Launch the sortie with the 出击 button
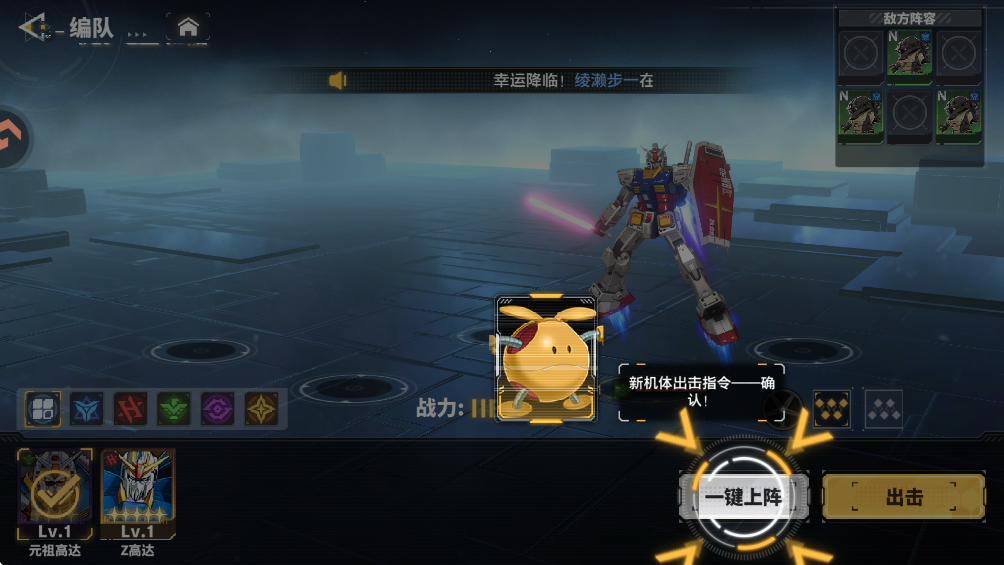Screen dimensions: 1004x565 click(x=903, y=497)
